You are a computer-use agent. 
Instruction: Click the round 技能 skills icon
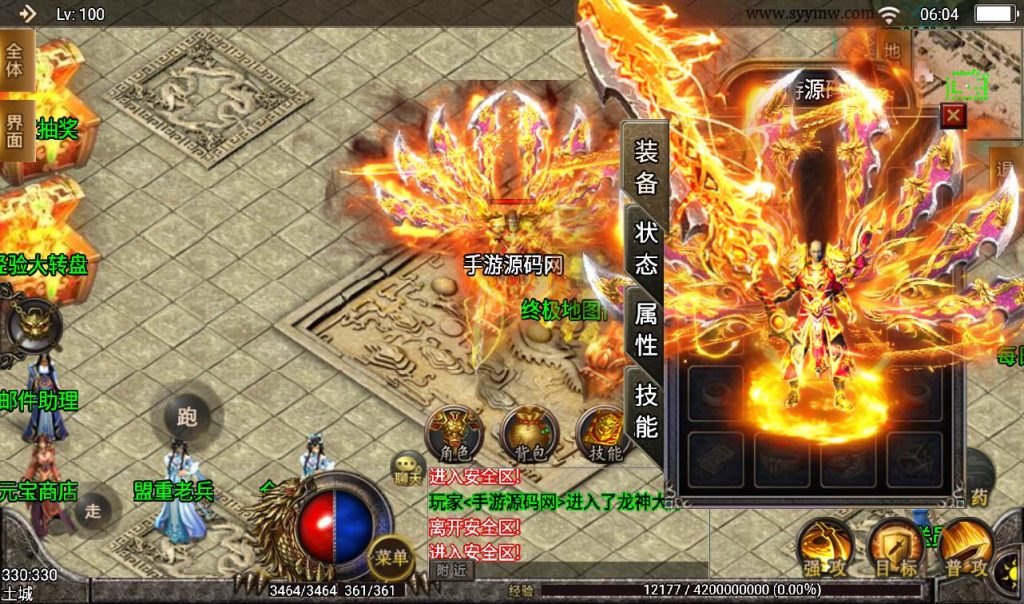[x=604, y=435]
